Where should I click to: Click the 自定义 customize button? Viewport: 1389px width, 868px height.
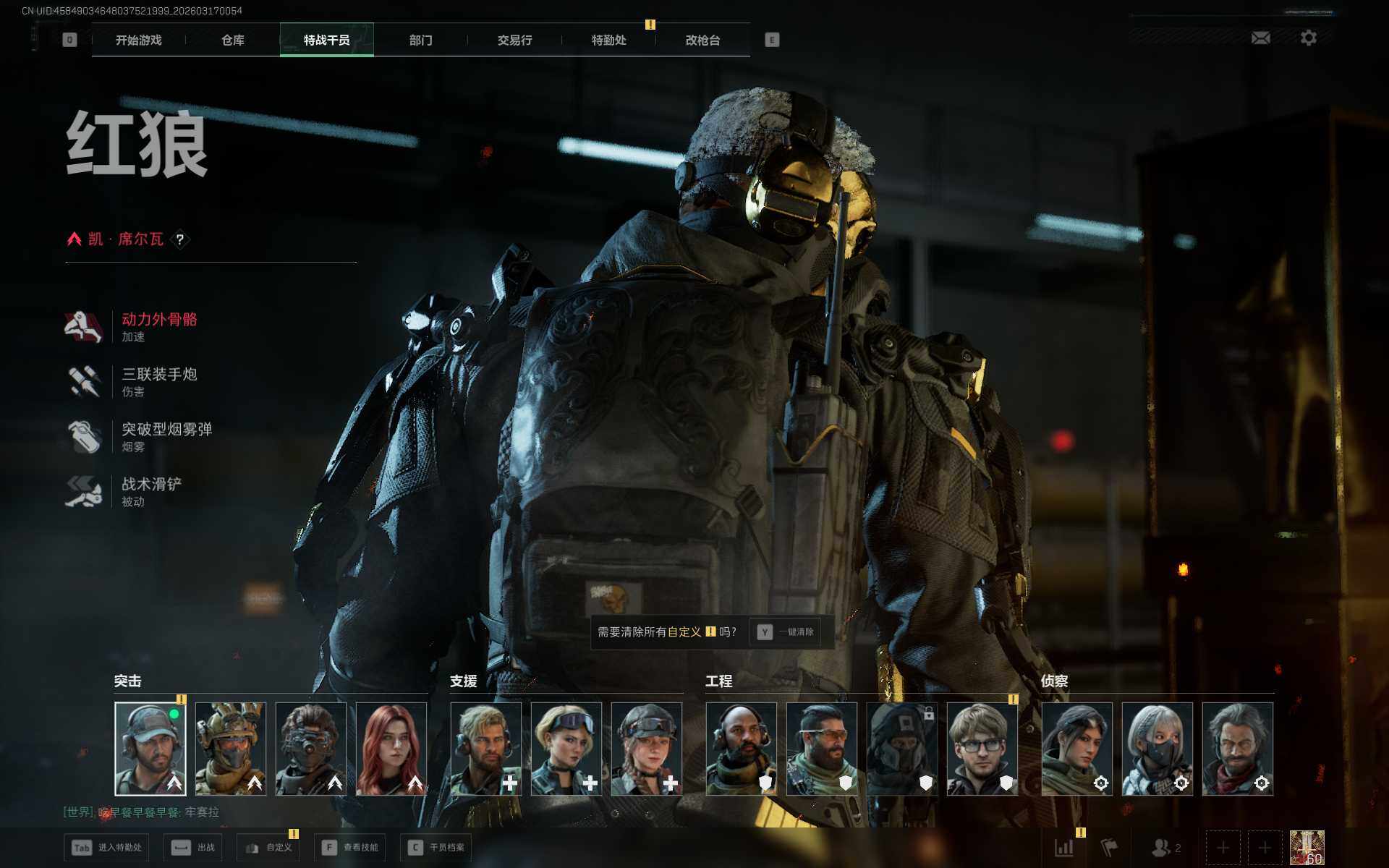click(268, 848)
